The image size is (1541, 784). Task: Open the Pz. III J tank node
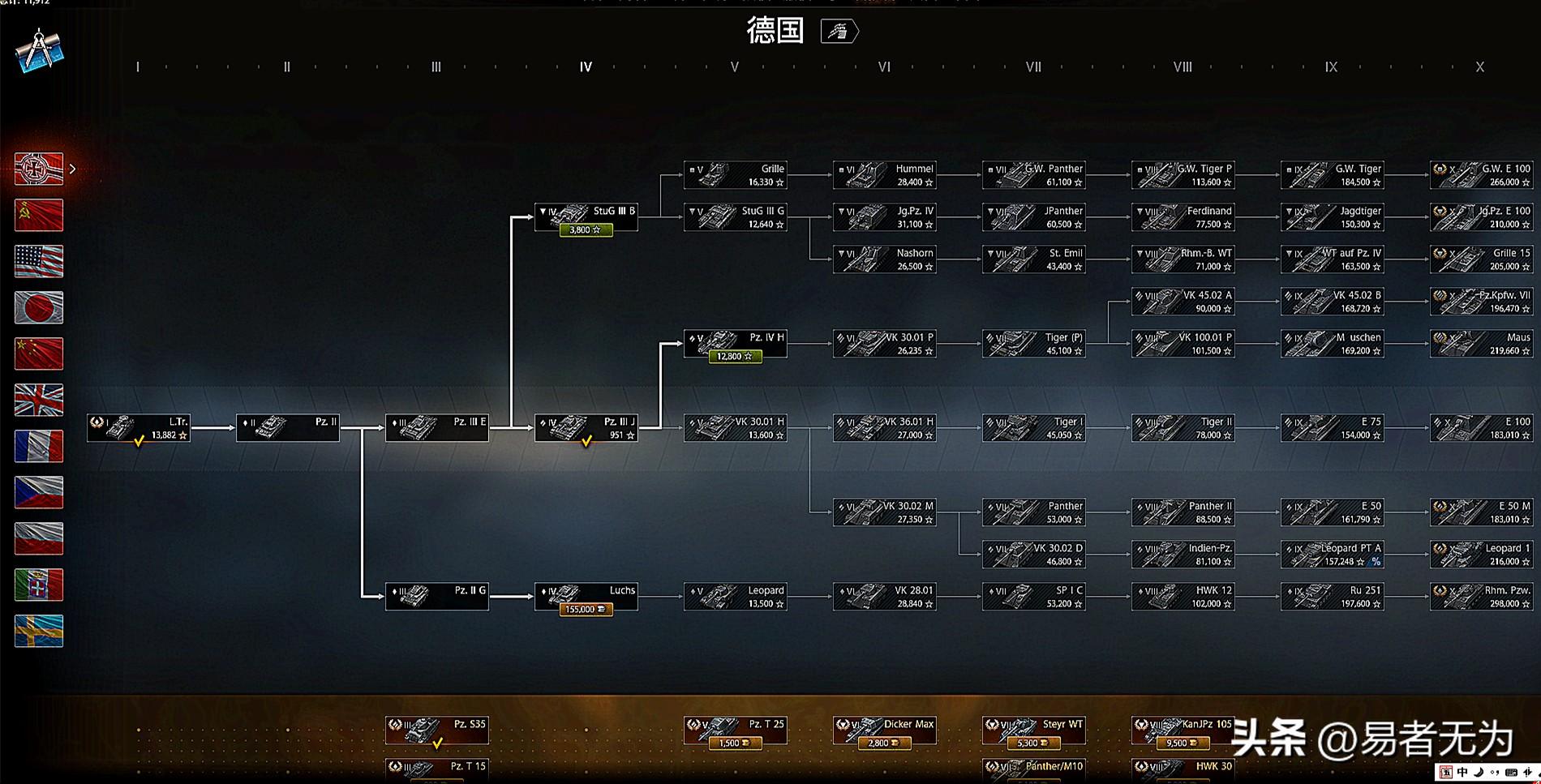pyautogui.click(x=586, y=428)
